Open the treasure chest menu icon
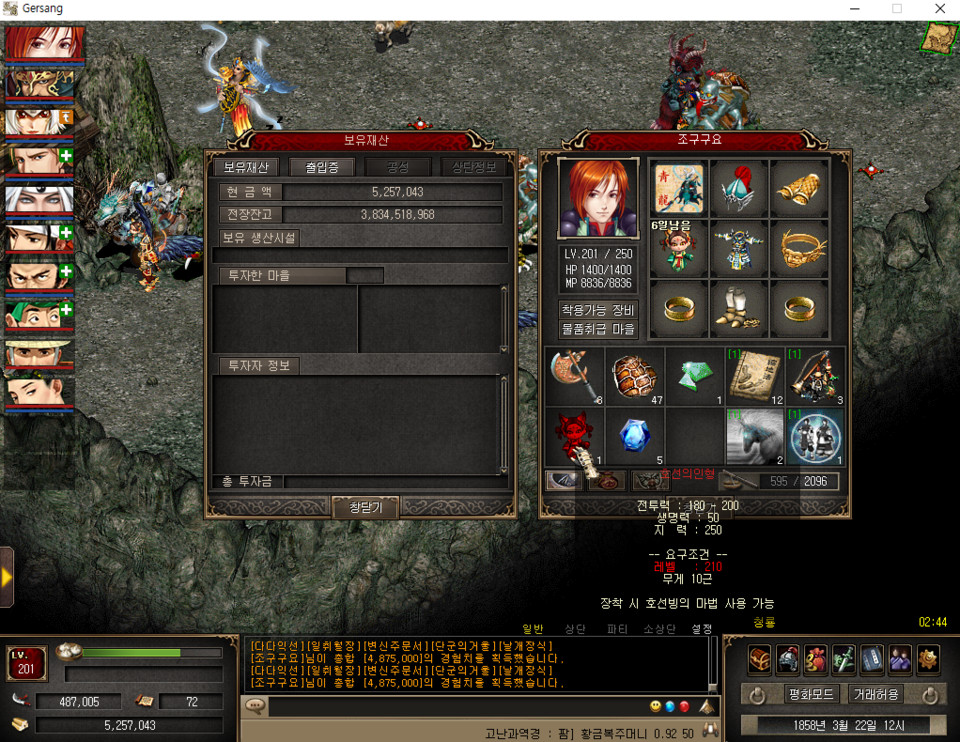 tap(761, 658)
